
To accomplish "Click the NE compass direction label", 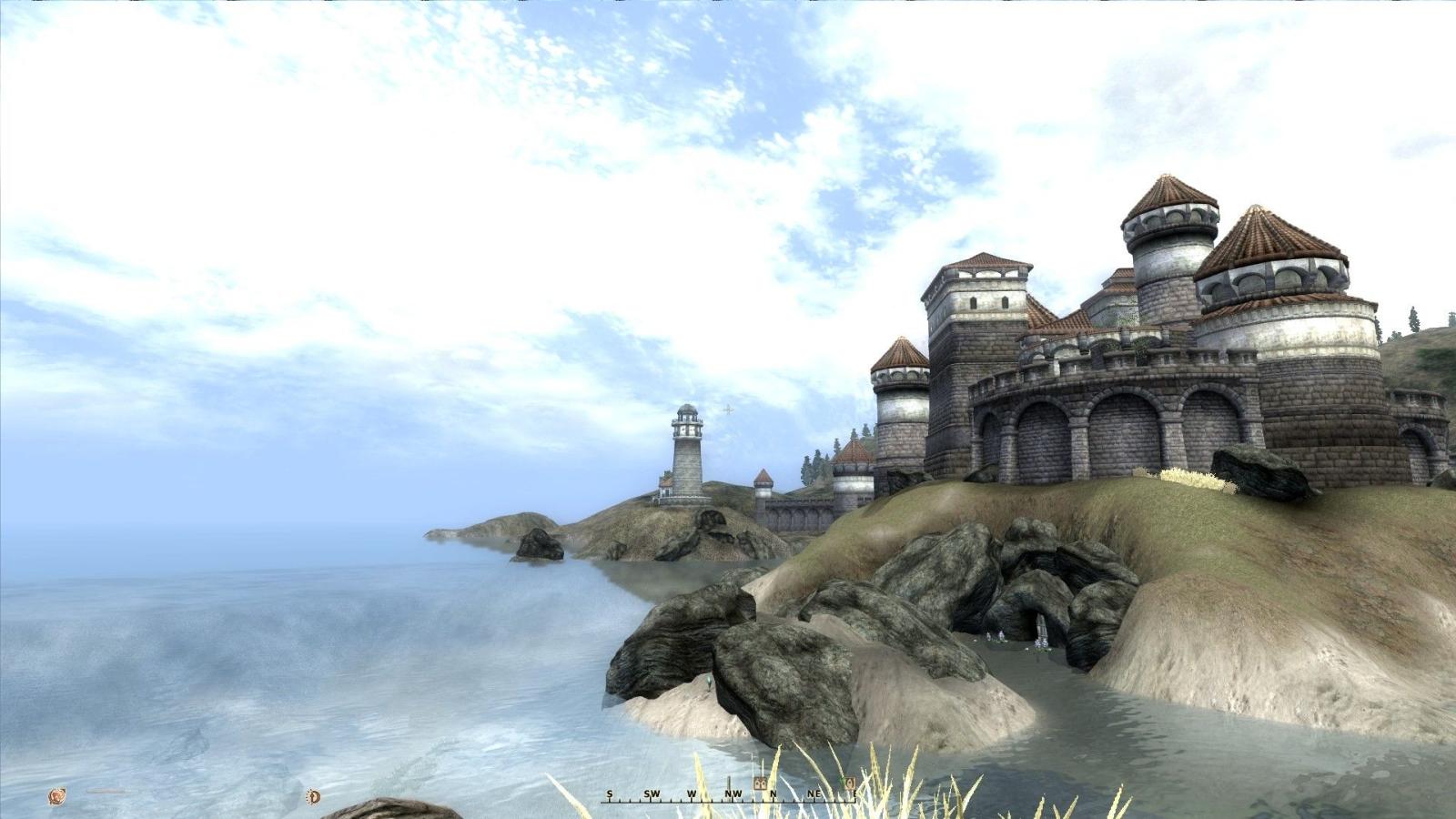I will coord(814,794).
